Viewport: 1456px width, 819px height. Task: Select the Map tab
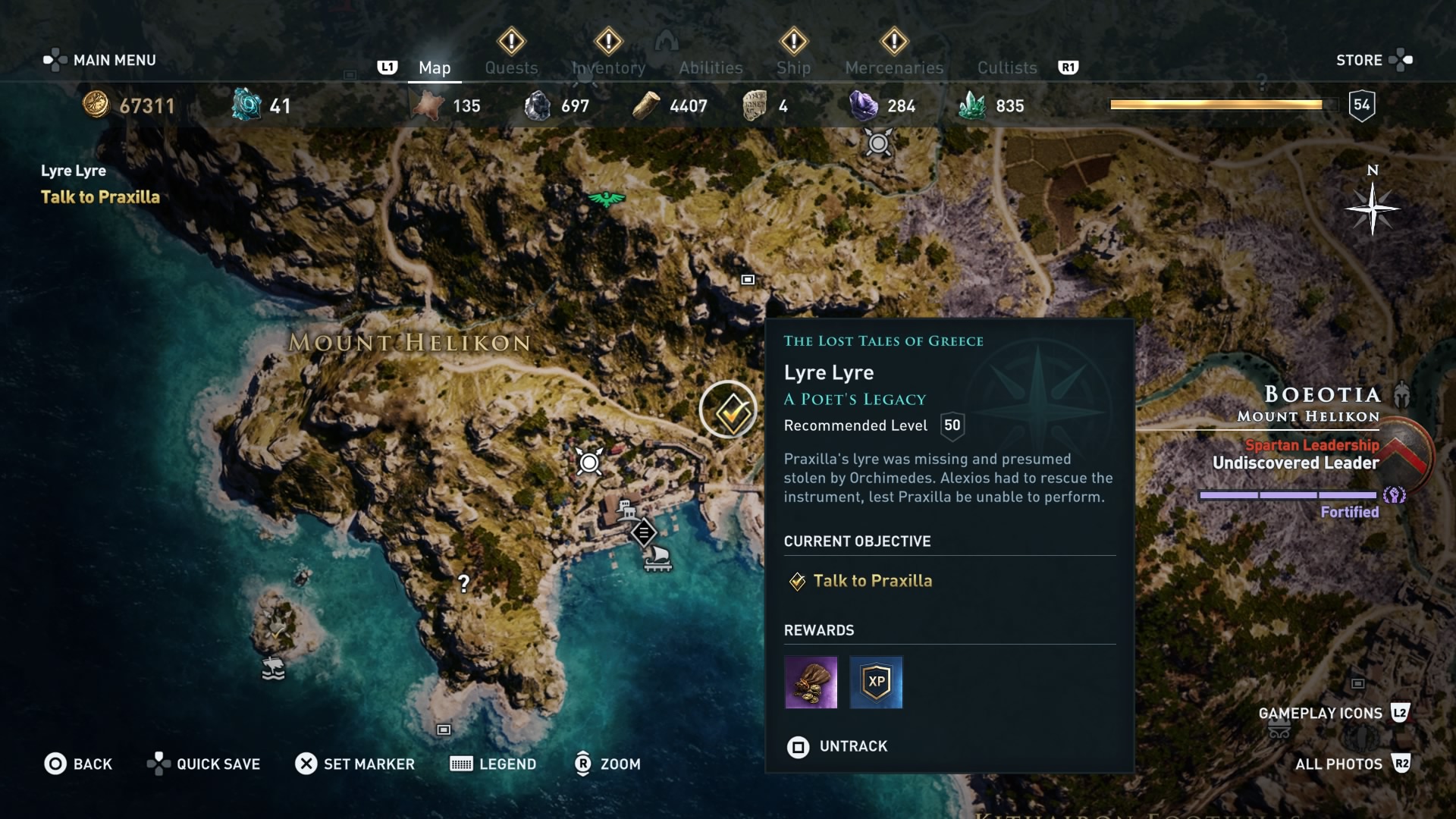(435, 67)
